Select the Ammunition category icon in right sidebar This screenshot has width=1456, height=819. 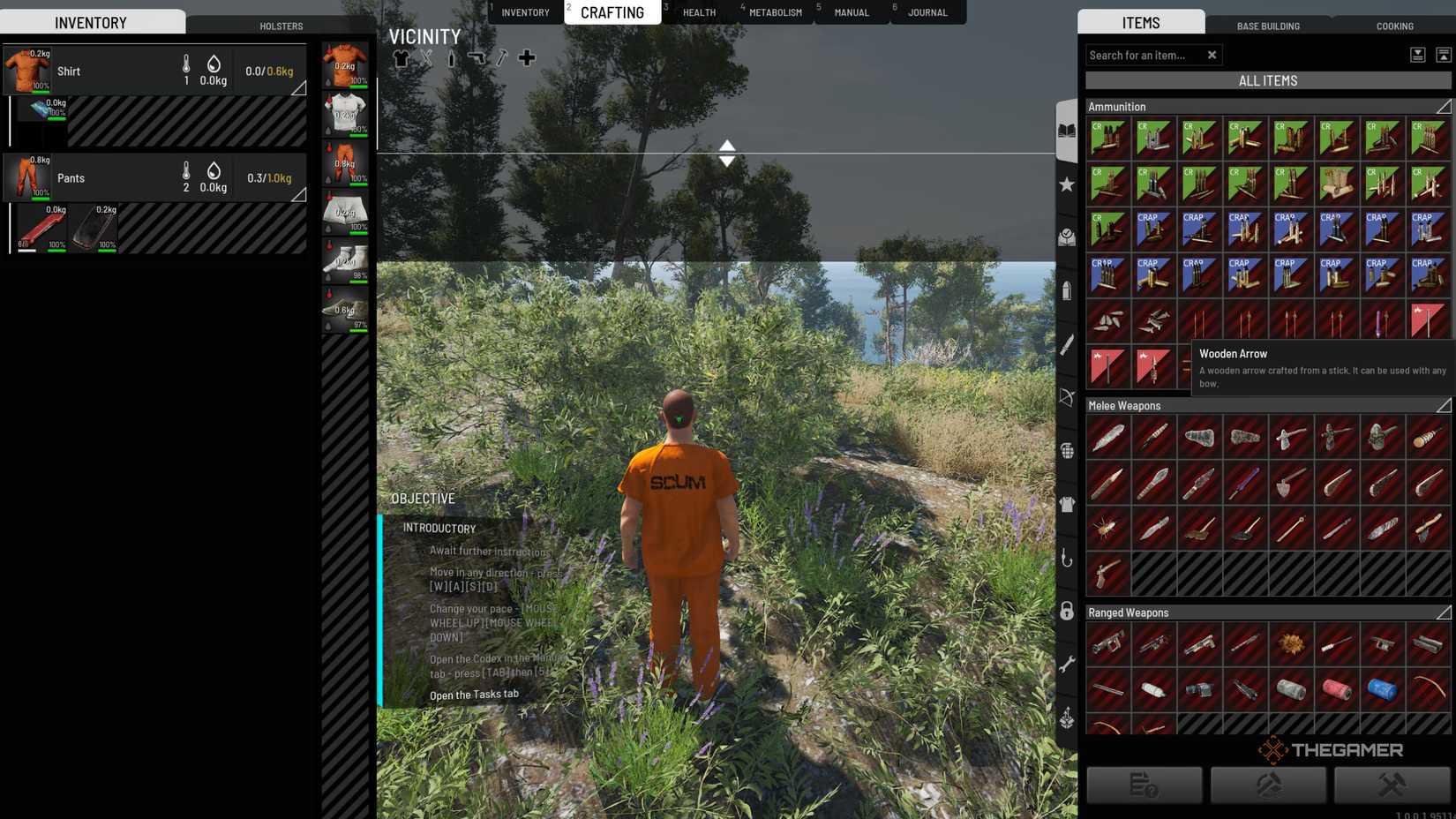tap(1067, 291)
